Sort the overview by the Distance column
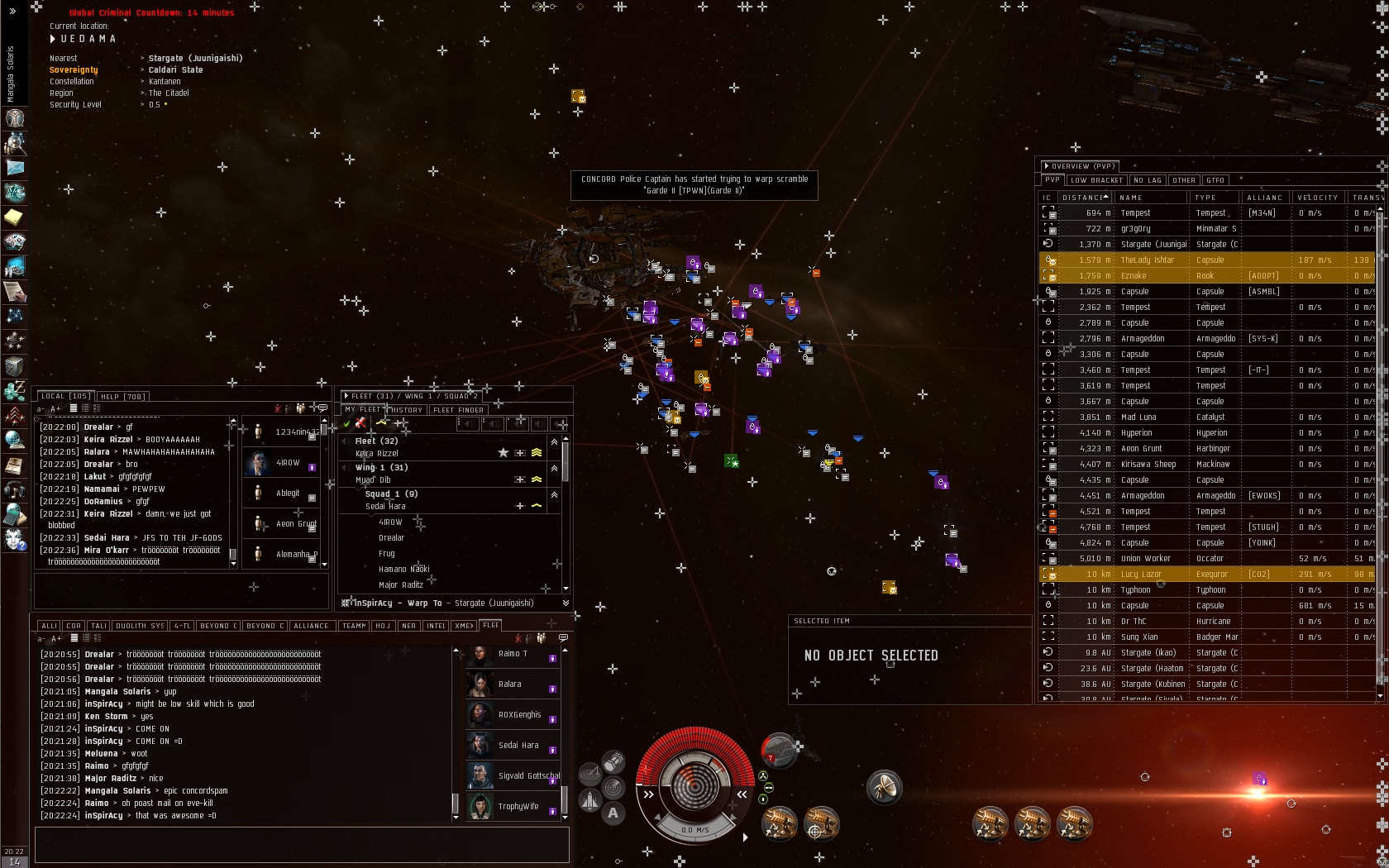This screenshot has height=868, width=1389. coord(1084,198)
